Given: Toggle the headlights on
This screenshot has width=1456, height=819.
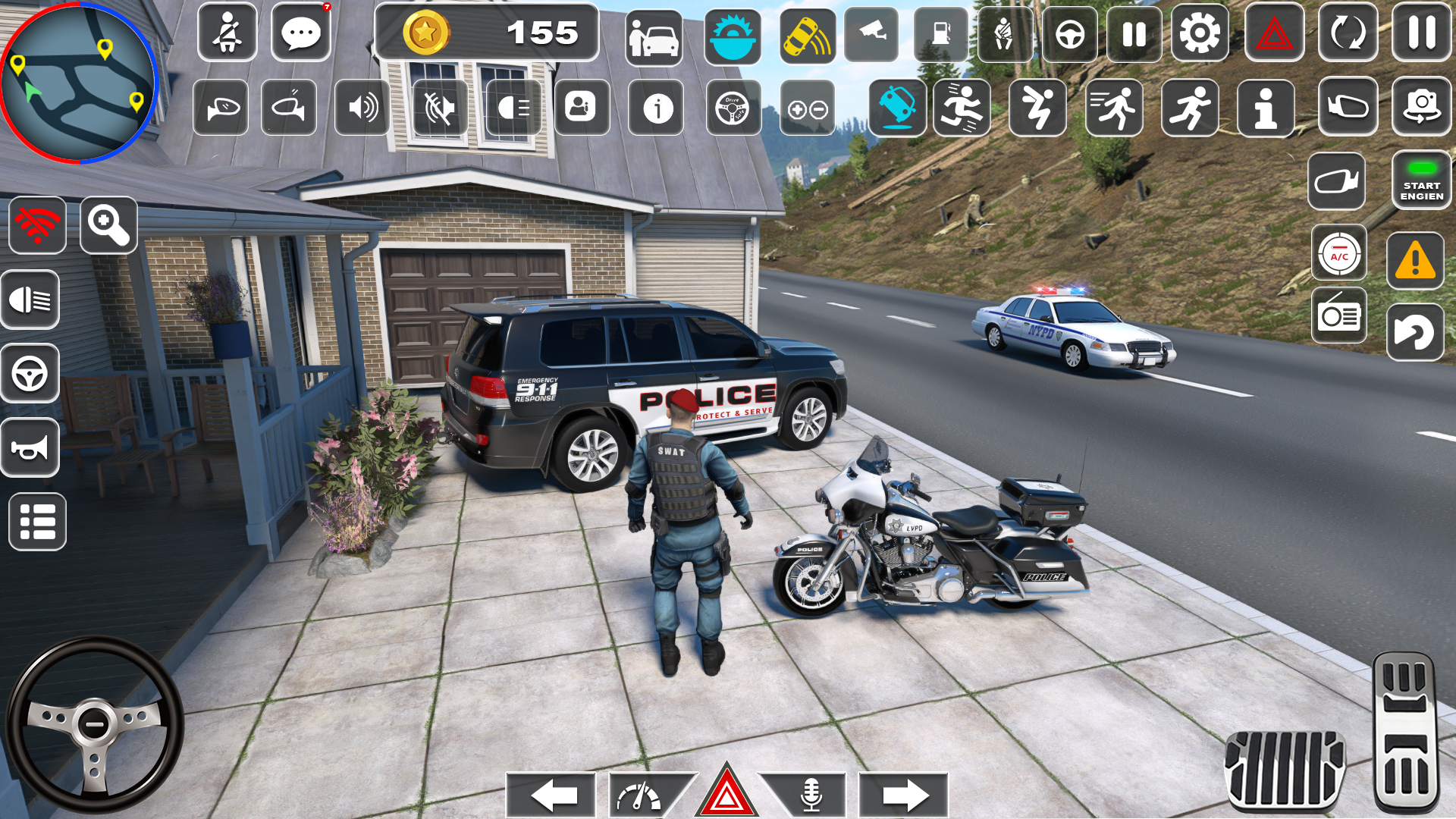Looking at the screenshot, I should click(30, 300).
